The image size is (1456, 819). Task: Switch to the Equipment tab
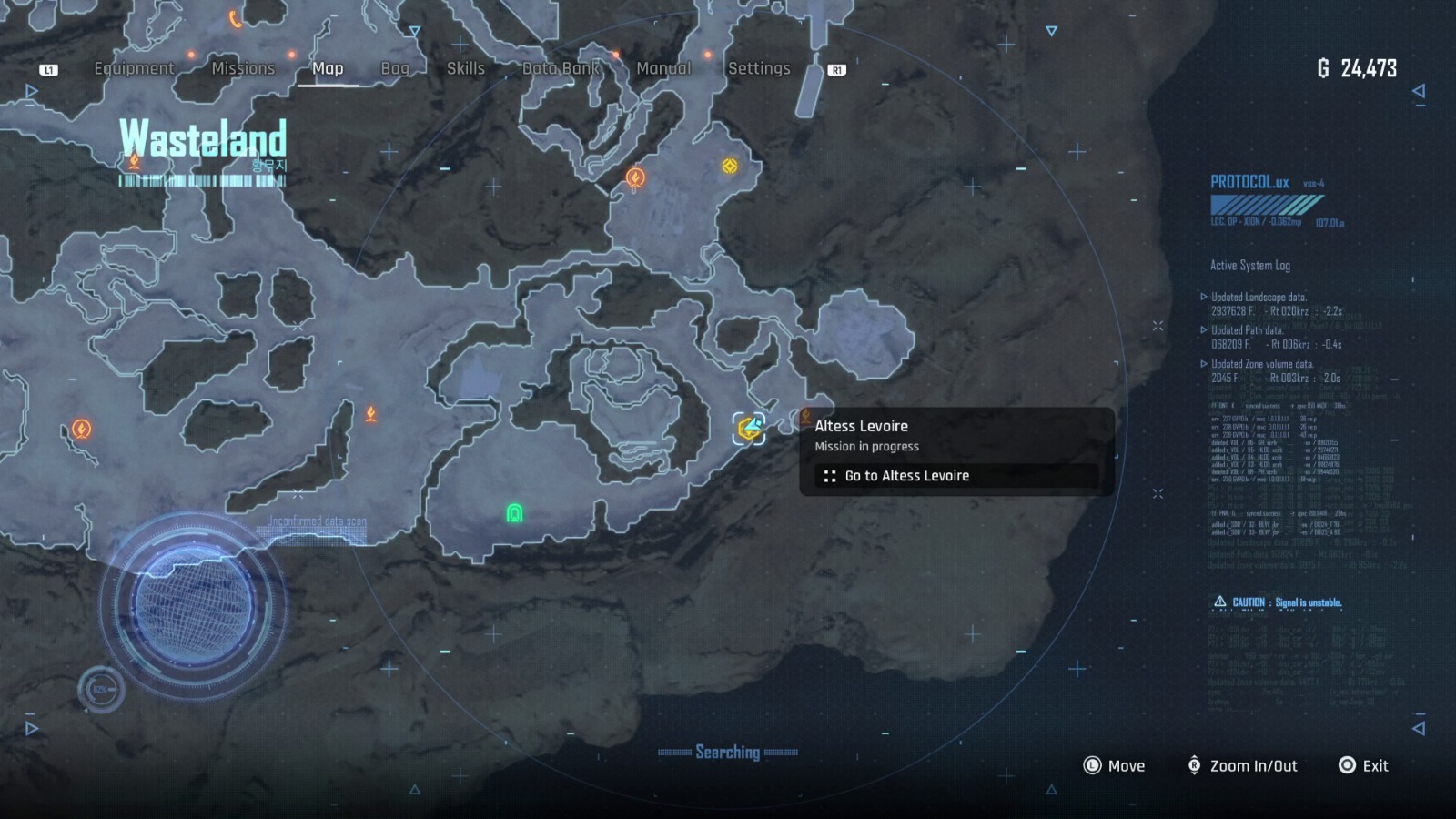[x=134, y=68]
